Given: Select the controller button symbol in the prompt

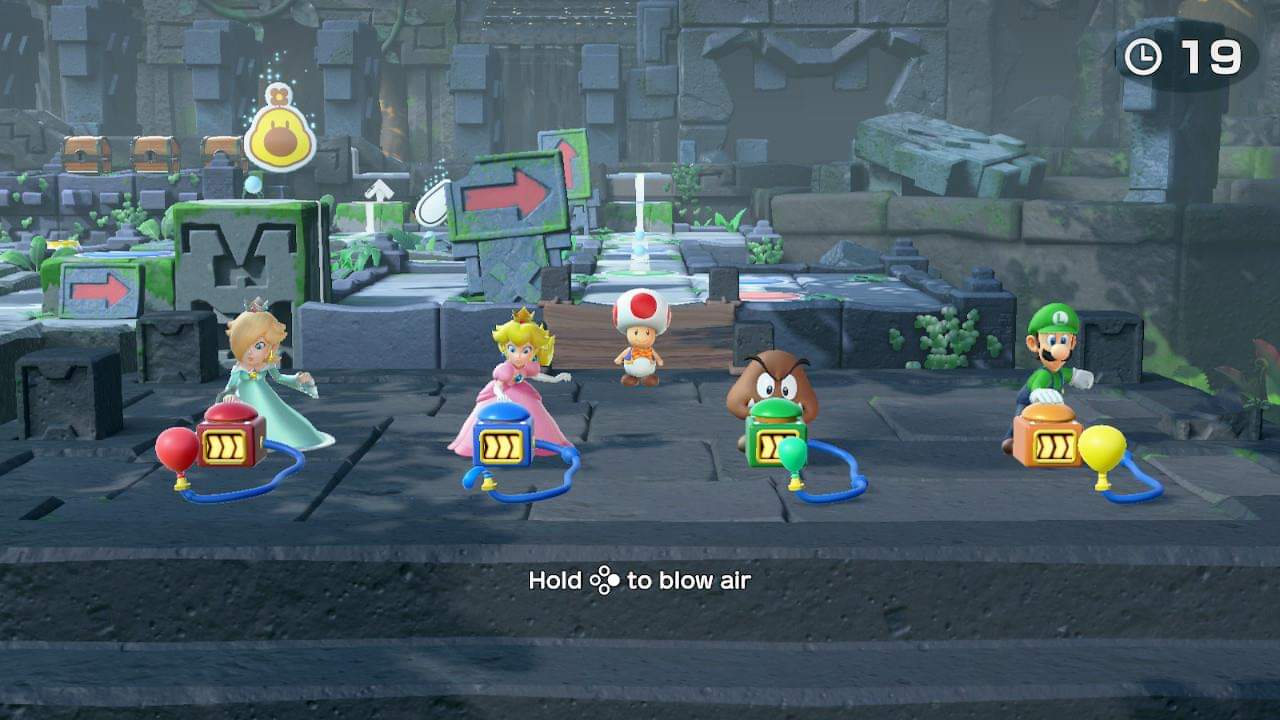Looking at the screenshot, I should point(605,580).
